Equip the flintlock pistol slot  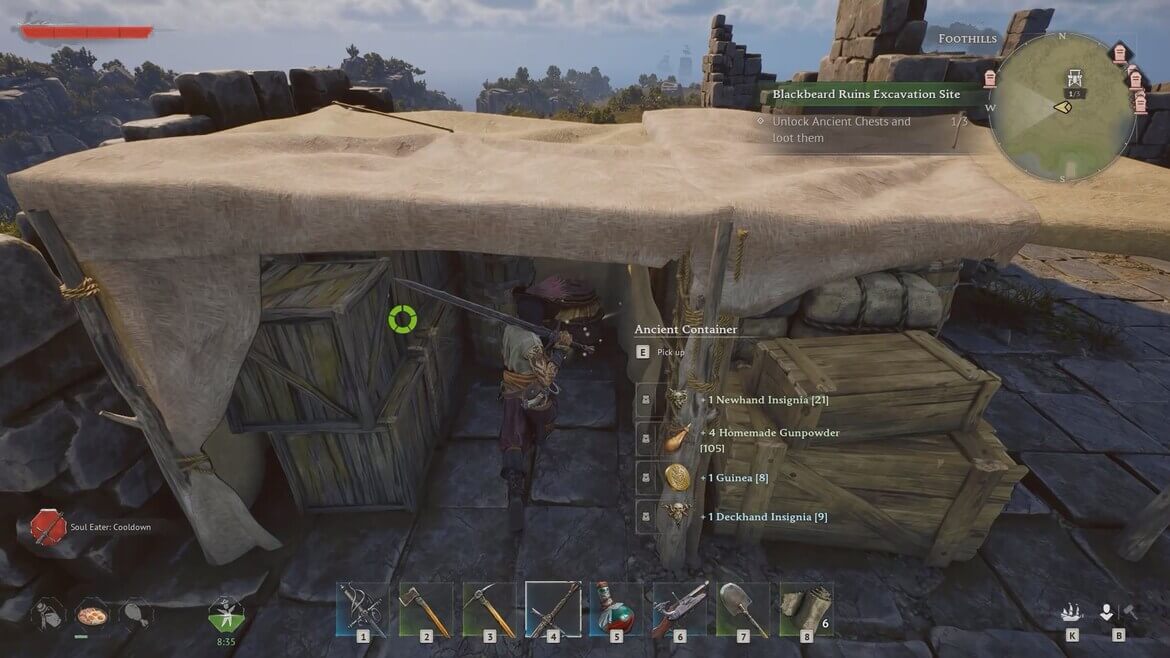click(680, 607)
